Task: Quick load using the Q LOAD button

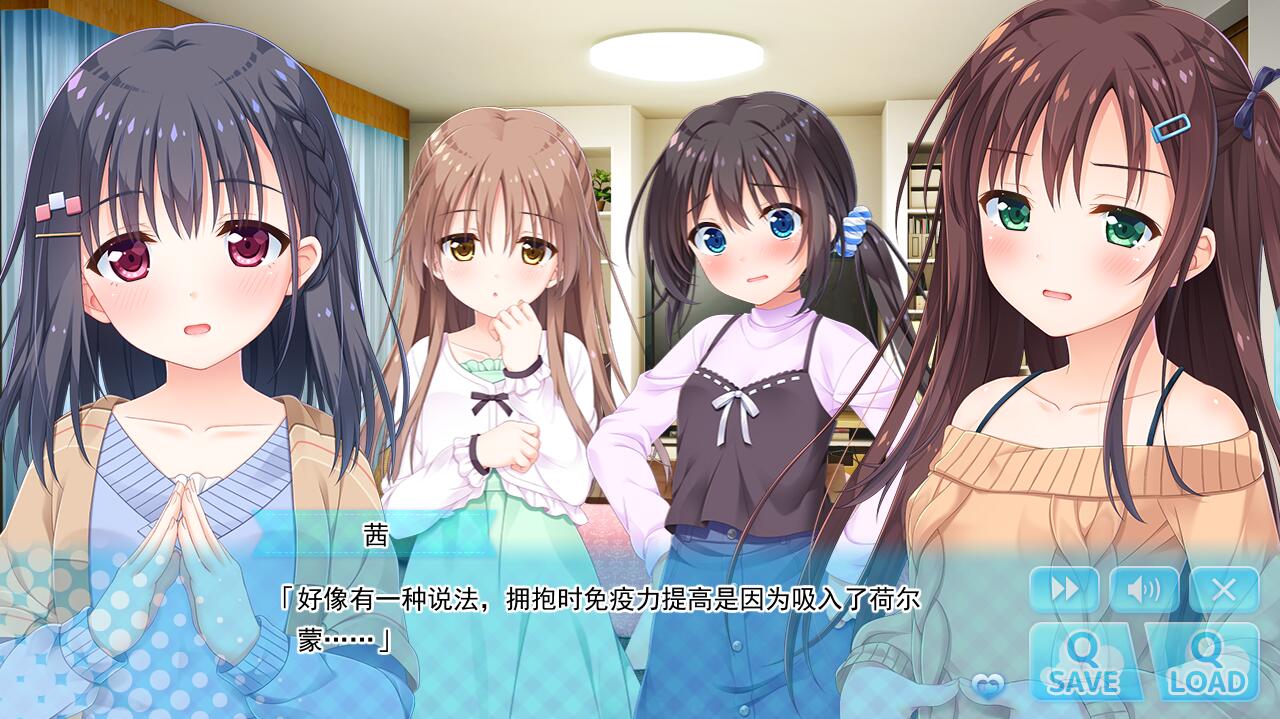Action: (x=1206, y=664)
